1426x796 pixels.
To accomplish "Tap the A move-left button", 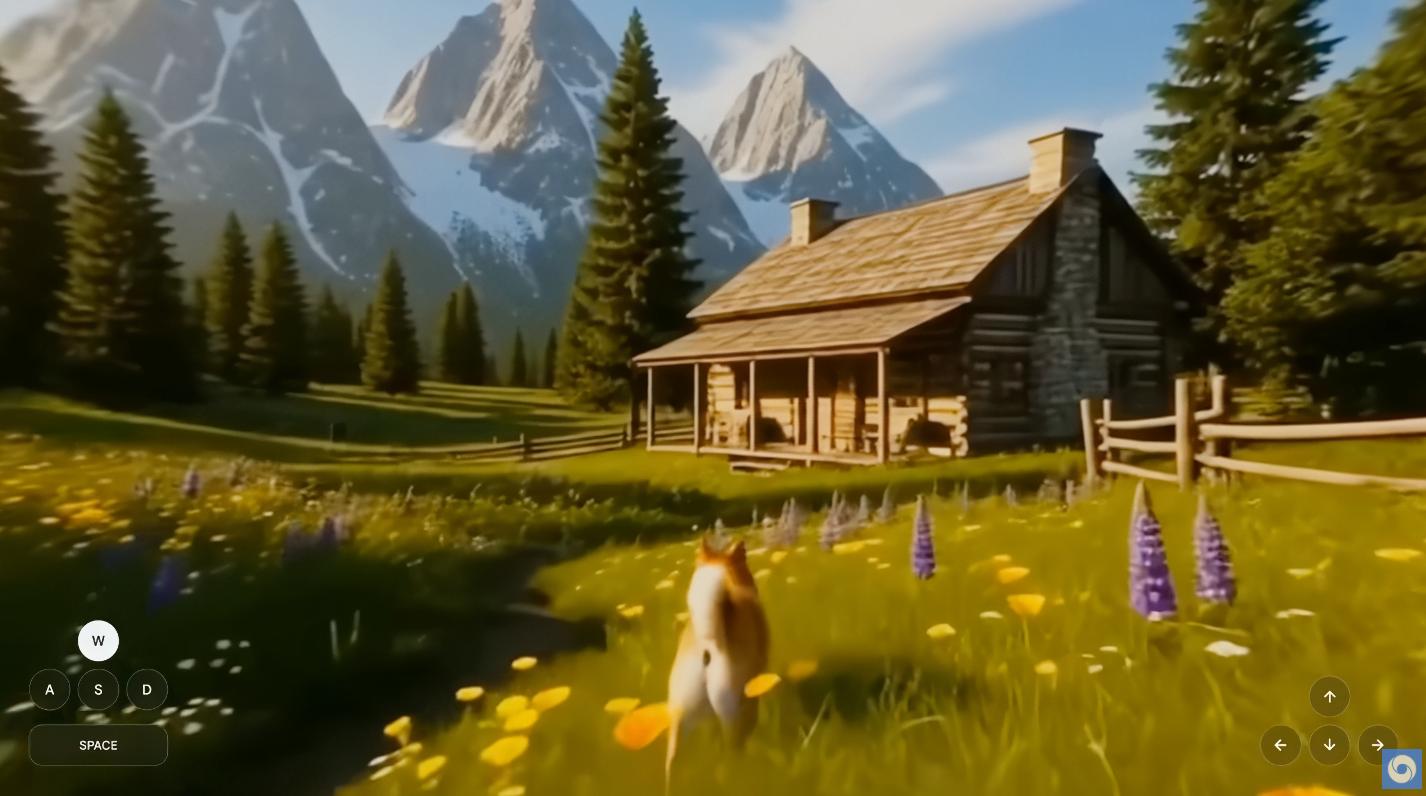I will coord(49,690).
